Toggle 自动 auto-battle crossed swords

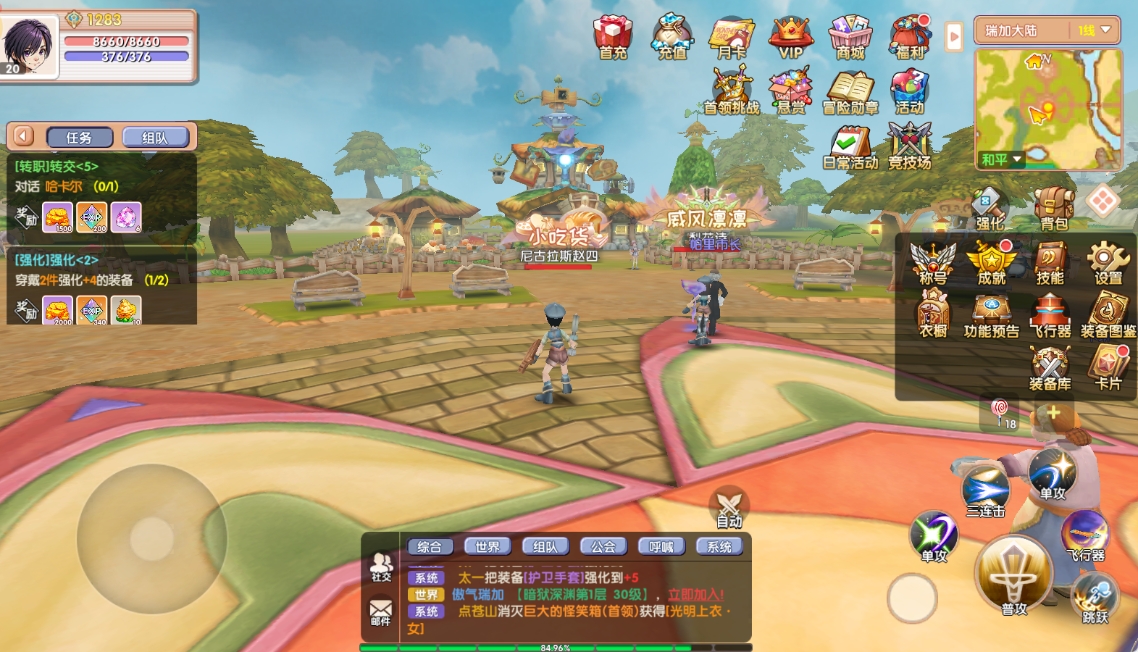click(729, 506)
